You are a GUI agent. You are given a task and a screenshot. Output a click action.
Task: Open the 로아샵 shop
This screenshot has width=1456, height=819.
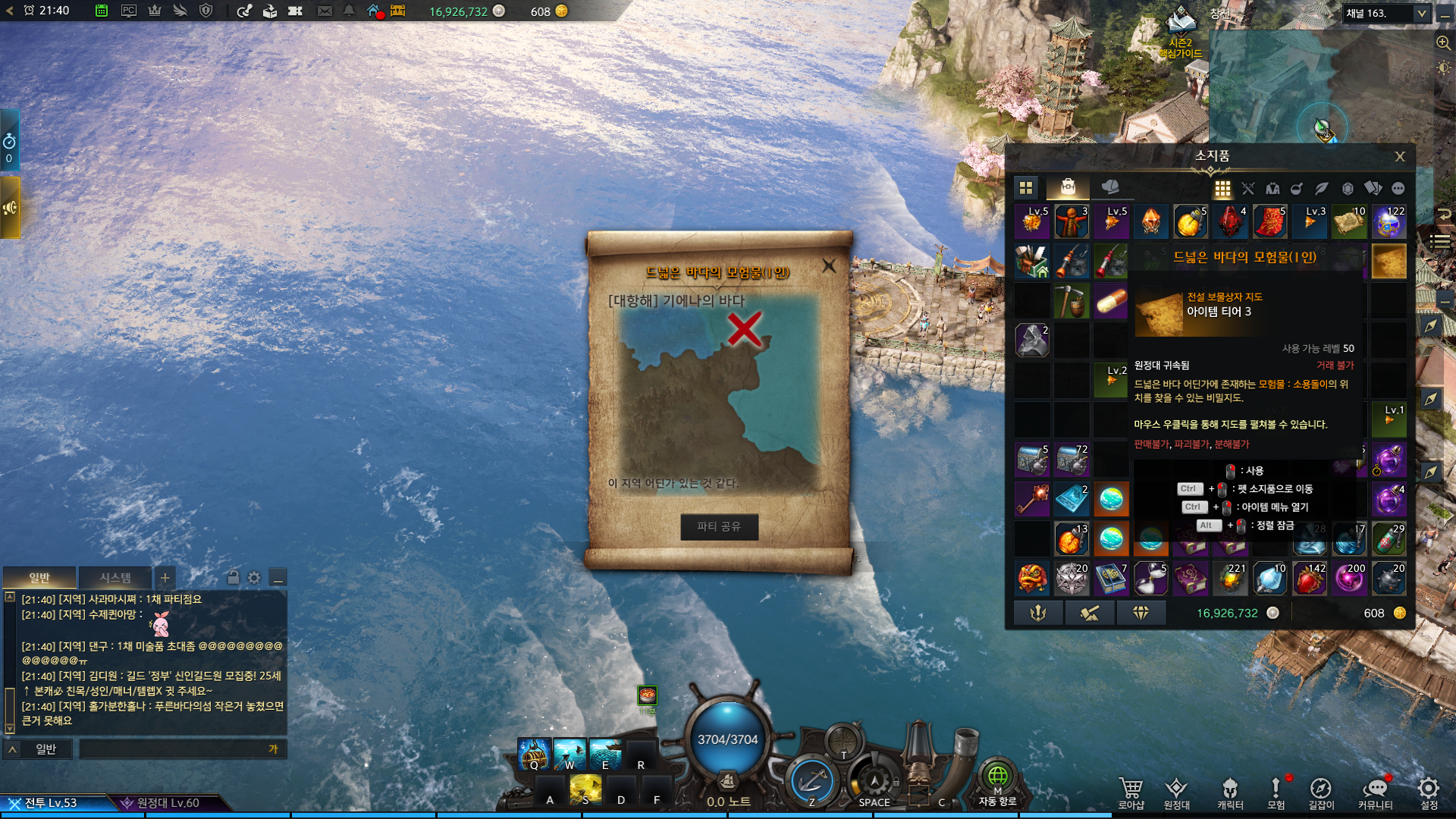[x=1131, y=793]
